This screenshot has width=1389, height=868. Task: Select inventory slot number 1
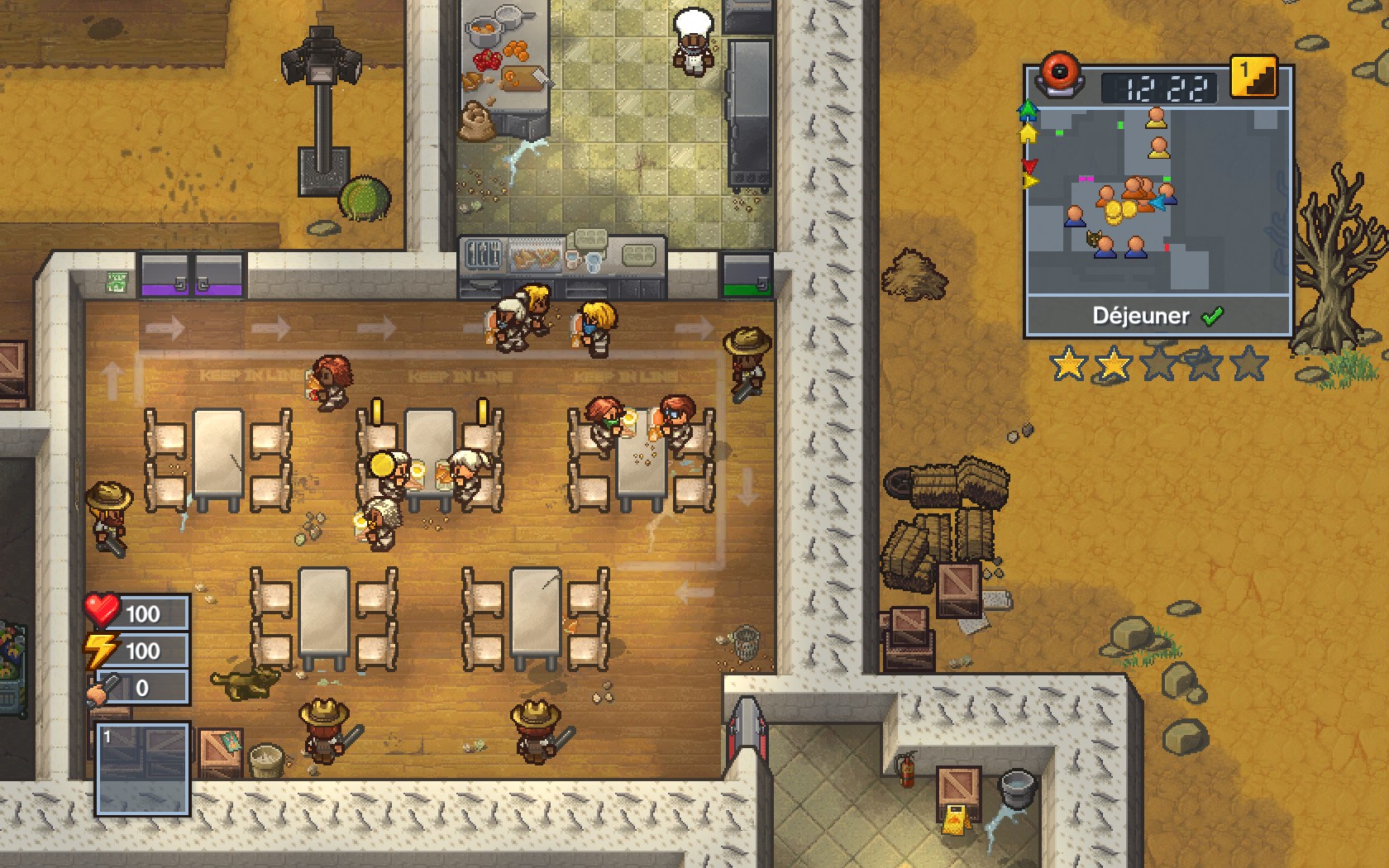(142, 769)
